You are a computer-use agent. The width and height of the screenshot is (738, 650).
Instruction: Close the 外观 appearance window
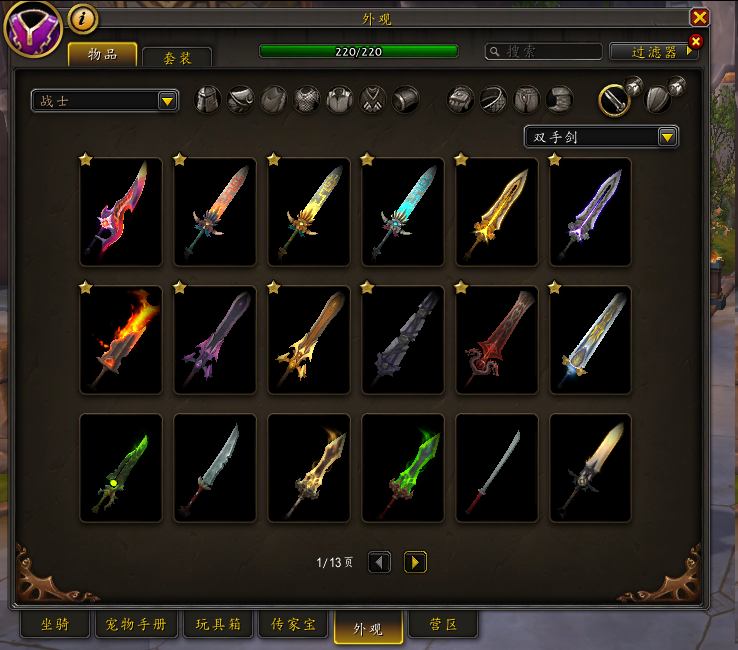(700, 17)
